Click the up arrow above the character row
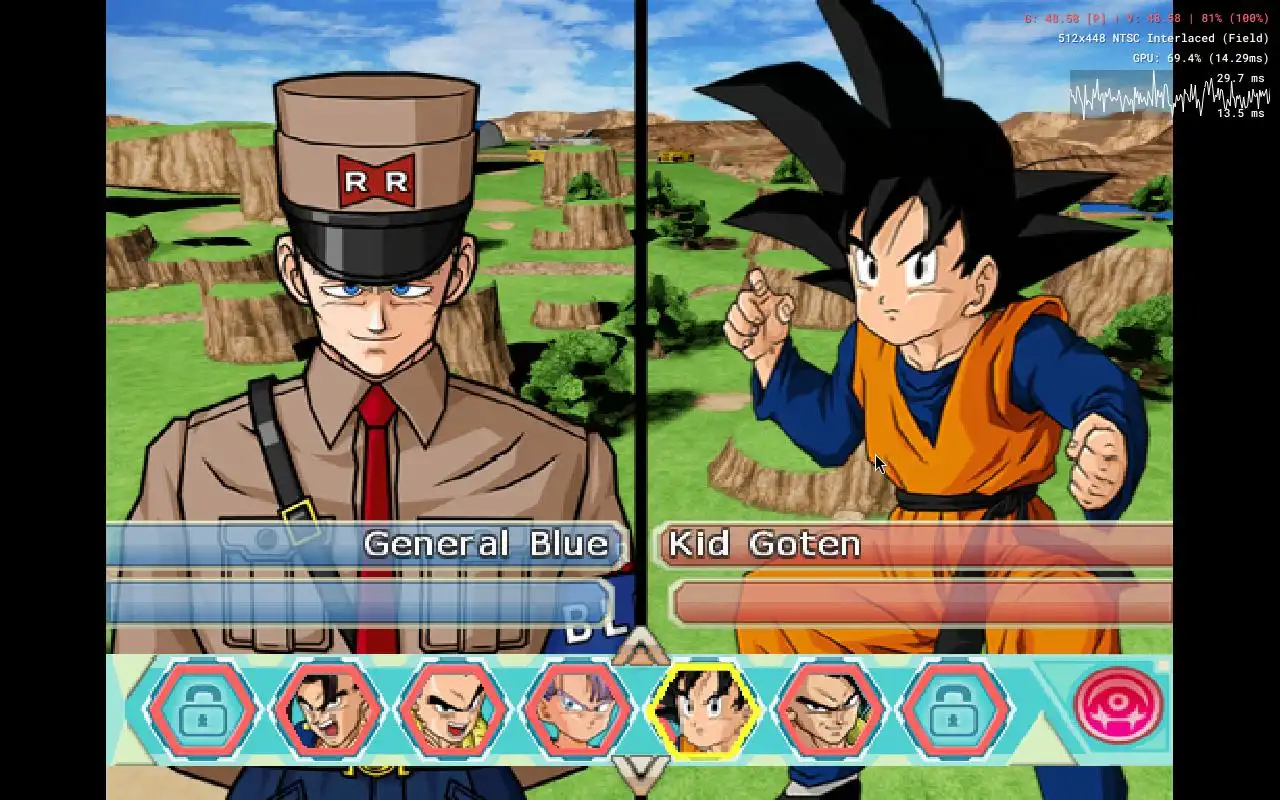This screenshot has width=1280, height=800. pyautogui.click(x=640, y=648)
